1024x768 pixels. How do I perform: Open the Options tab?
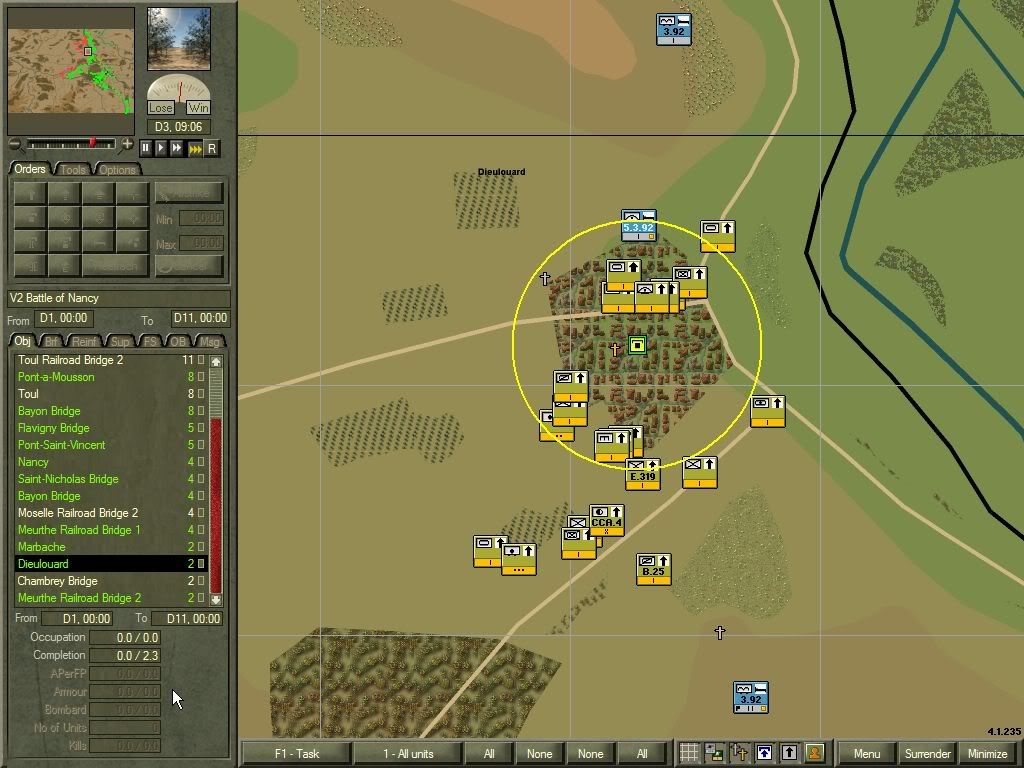pyautogui.click(x=117, y=170)
